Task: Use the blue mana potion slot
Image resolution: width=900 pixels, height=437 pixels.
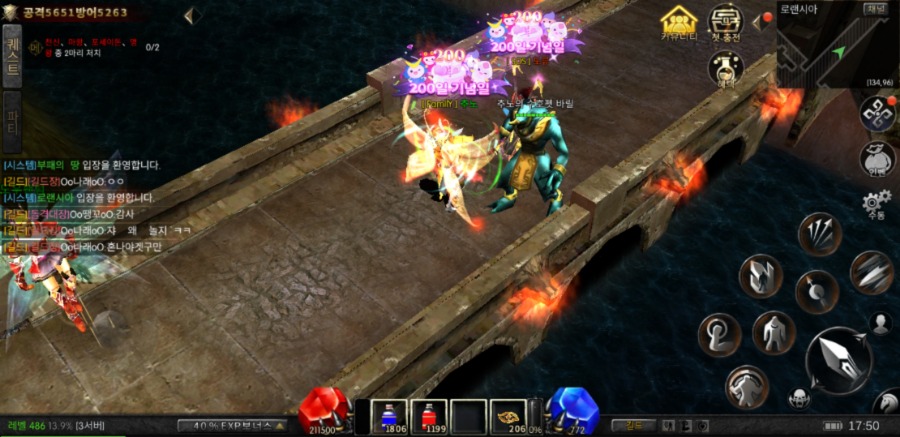Action: 388,414
